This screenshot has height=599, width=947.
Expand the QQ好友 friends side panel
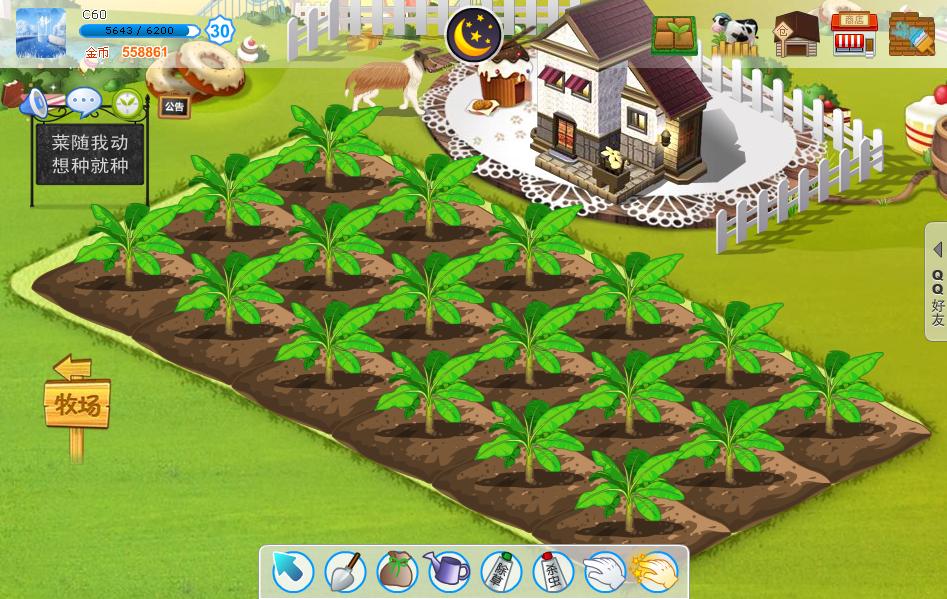click(x=937, y=285)
